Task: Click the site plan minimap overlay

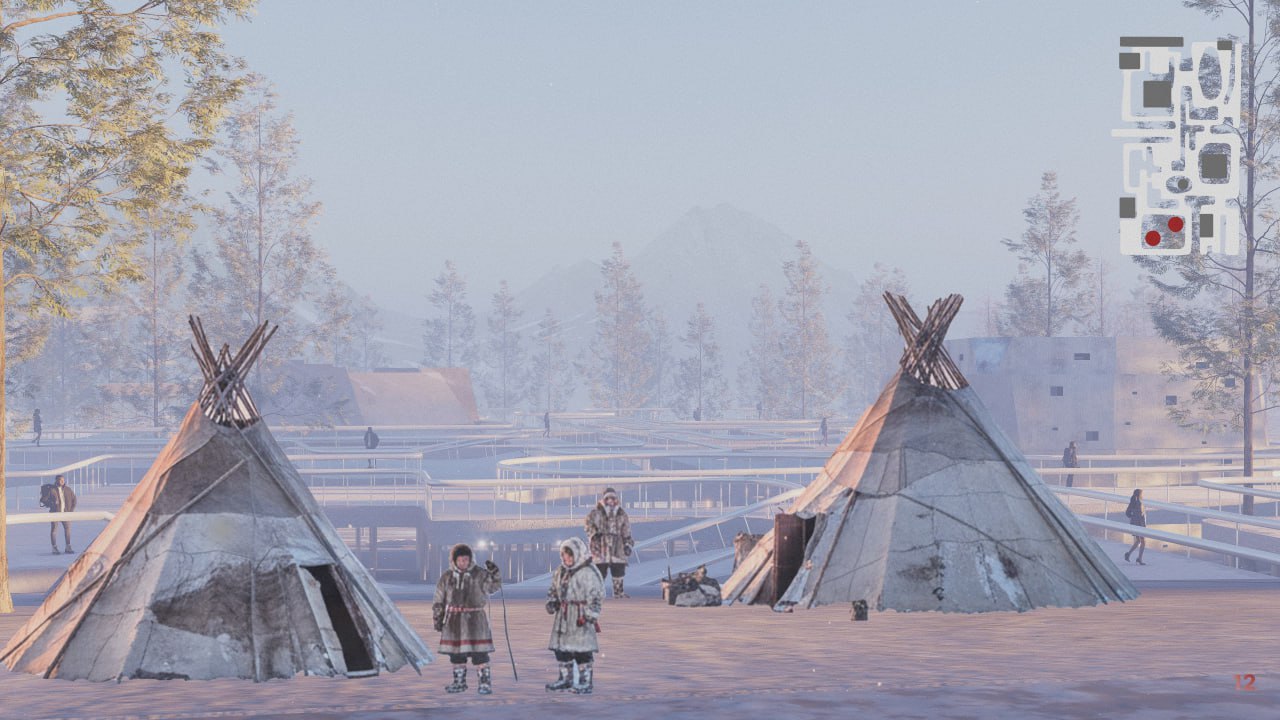Action: tap(1178, 146)
